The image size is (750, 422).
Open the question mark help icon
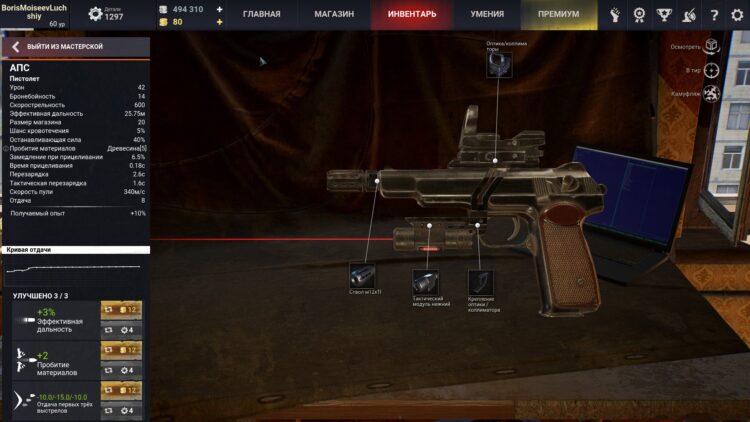(x=713, y=14)
